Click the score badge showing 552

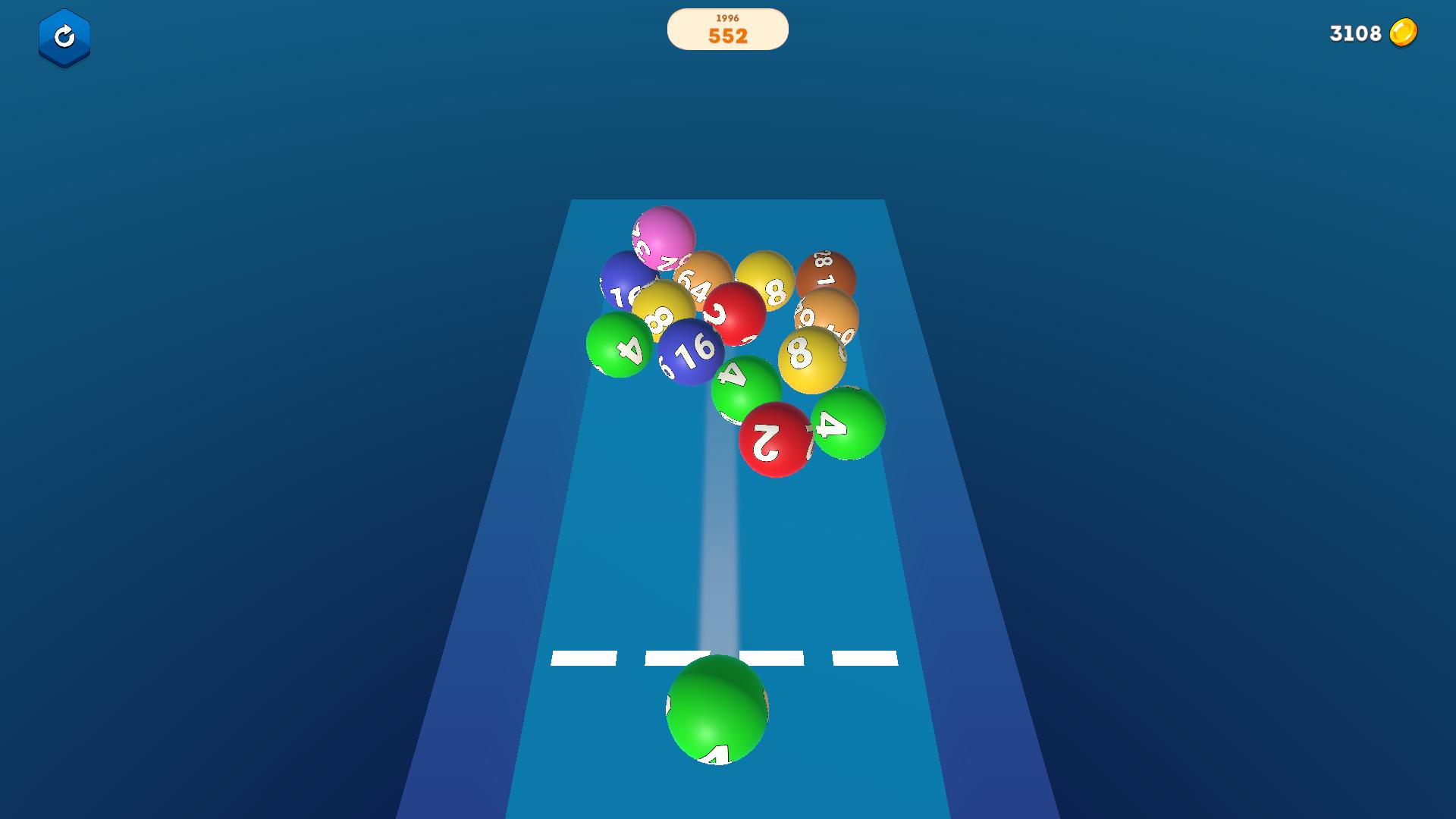(x=727, y=36)
